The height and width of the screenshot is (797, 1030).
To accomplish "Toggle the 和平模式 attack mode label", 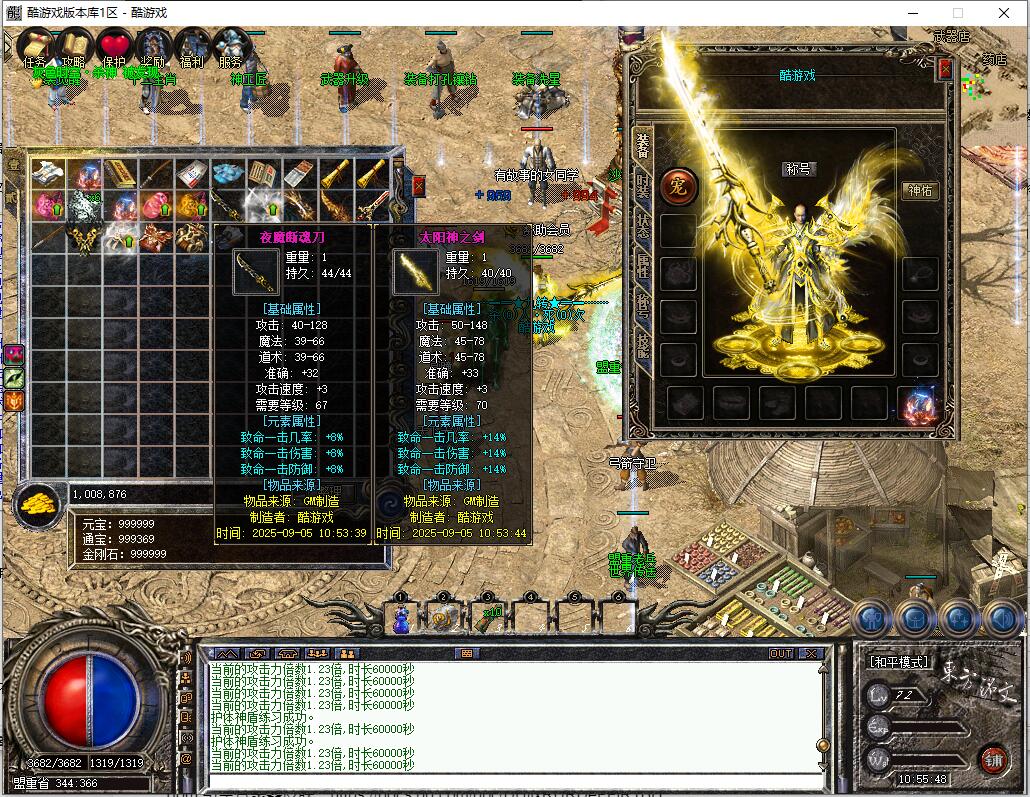I will 897,662.
